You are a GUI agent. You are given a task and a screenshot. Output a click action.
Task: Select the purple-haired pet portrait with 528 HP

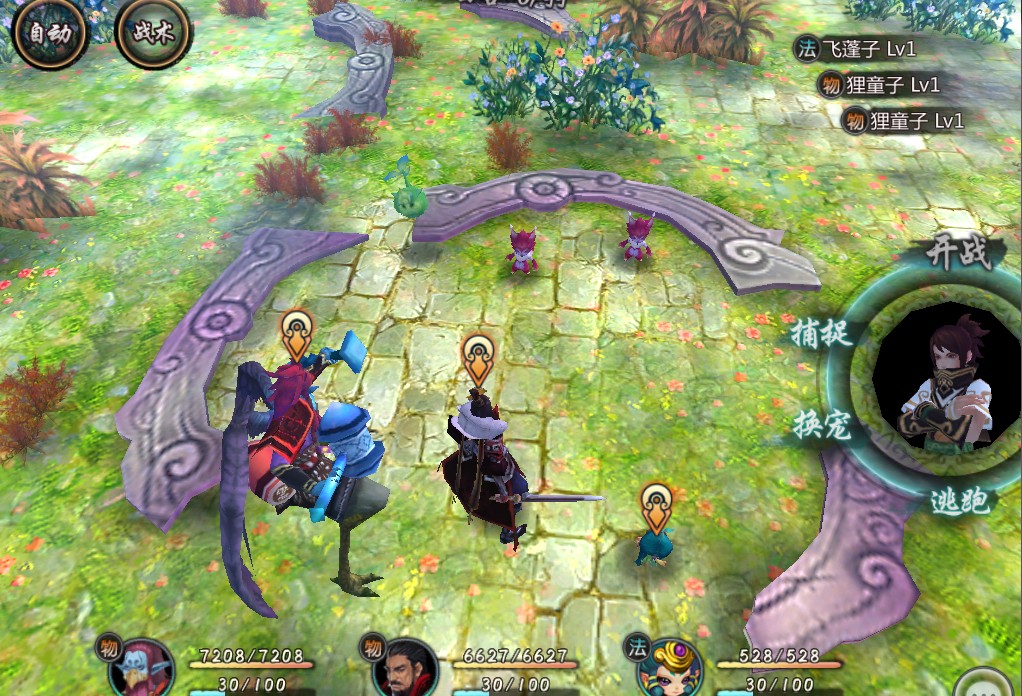(x=666, y=669)
